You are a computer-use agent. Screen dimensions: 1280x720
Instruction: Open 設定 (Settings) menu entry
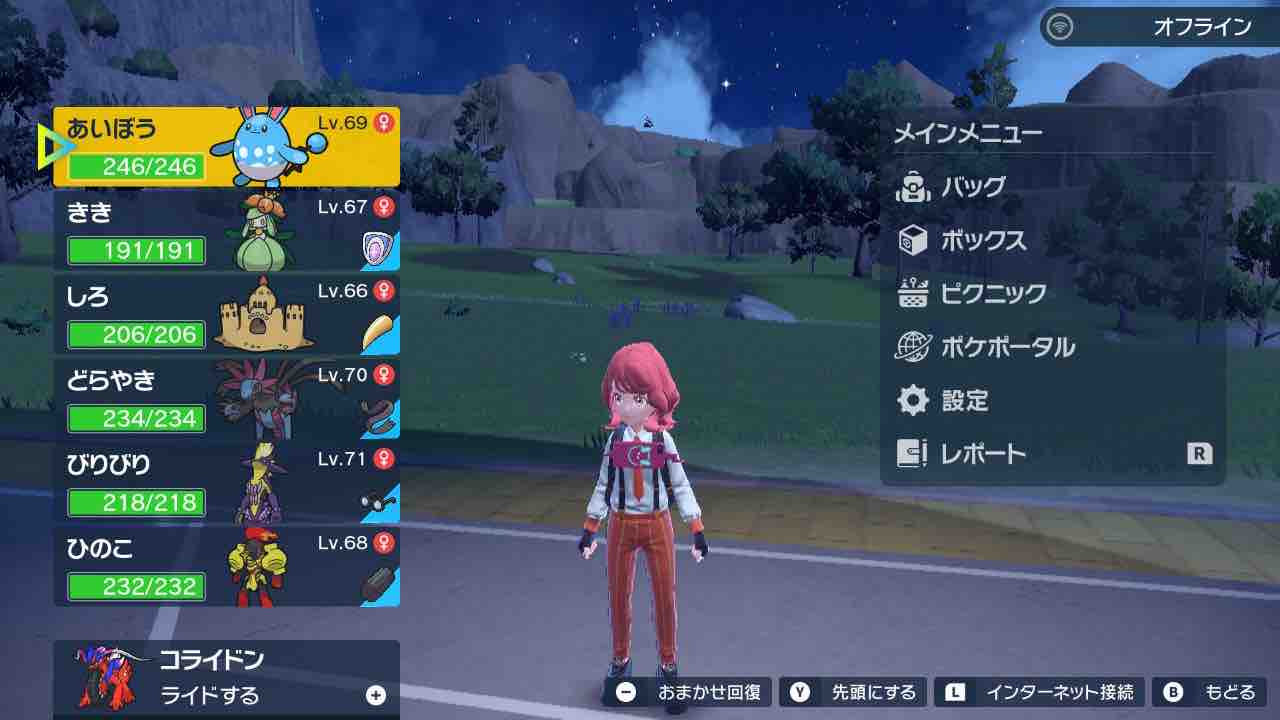(x=964, y=401)
